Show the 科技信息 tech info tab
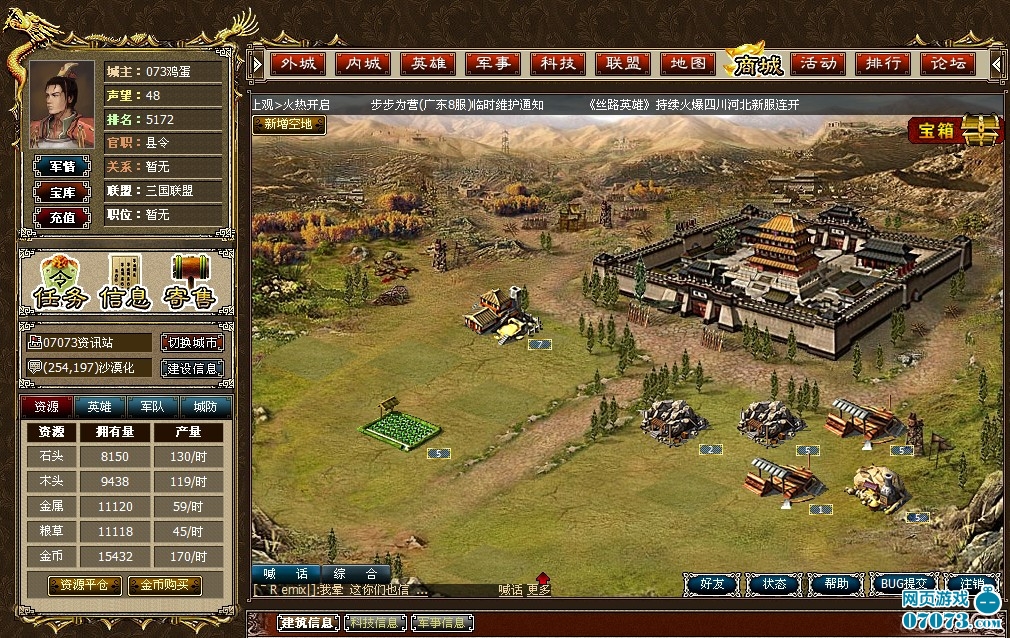This screenshot has width=1010, height=638. tap(375, 623)
